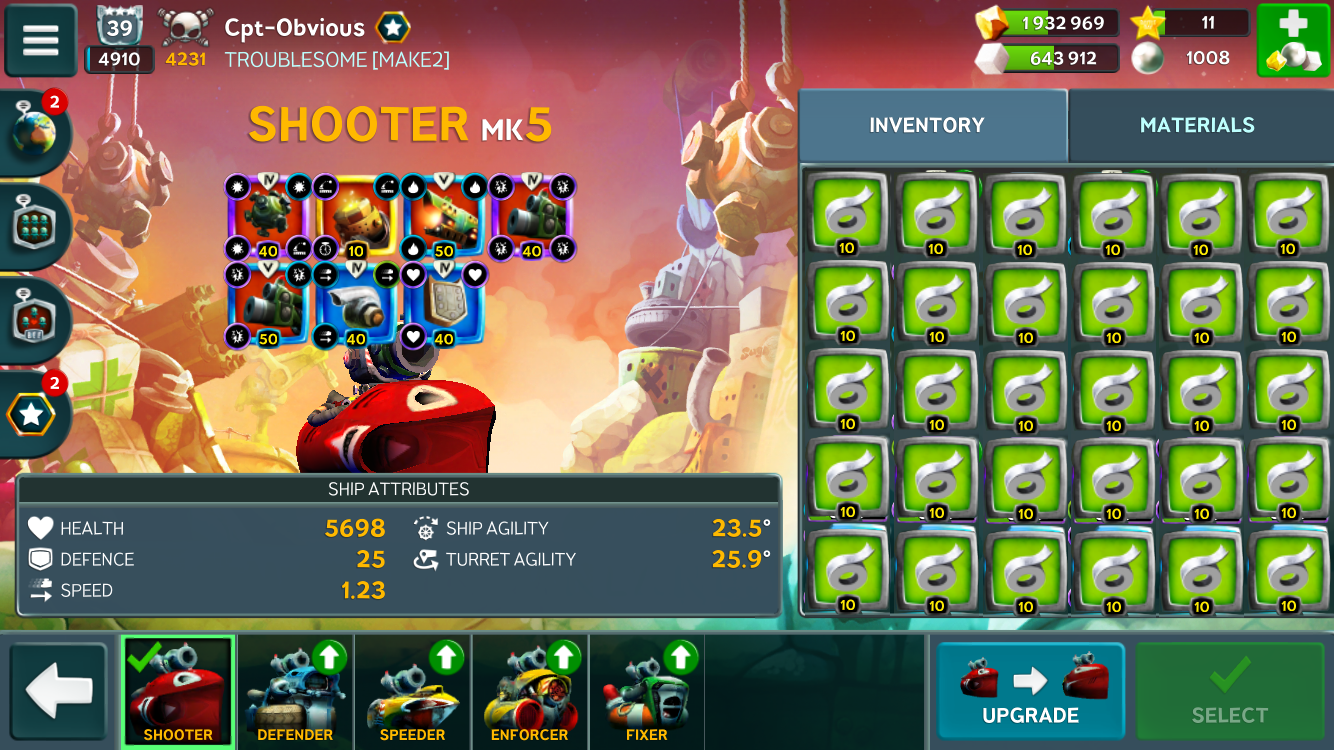Open the teal dots speech bubble icon
This screenshot has height=750, width=1334.
34,226
